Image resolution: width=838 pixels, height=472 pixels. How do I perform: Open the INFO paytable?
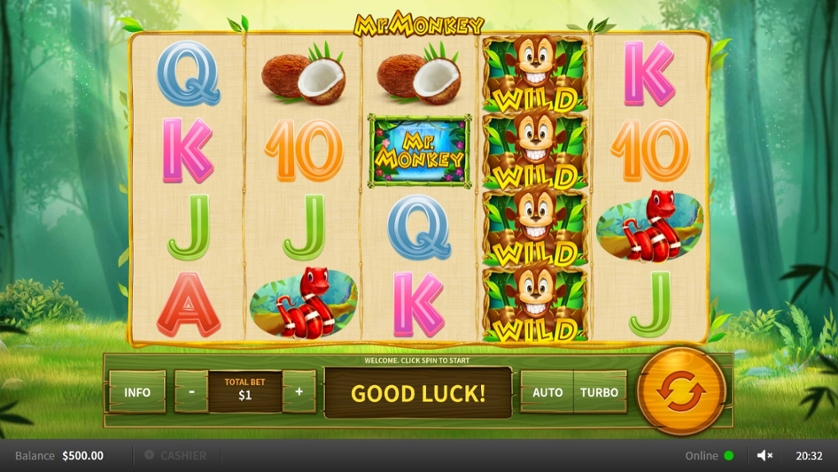coord(137,392)
